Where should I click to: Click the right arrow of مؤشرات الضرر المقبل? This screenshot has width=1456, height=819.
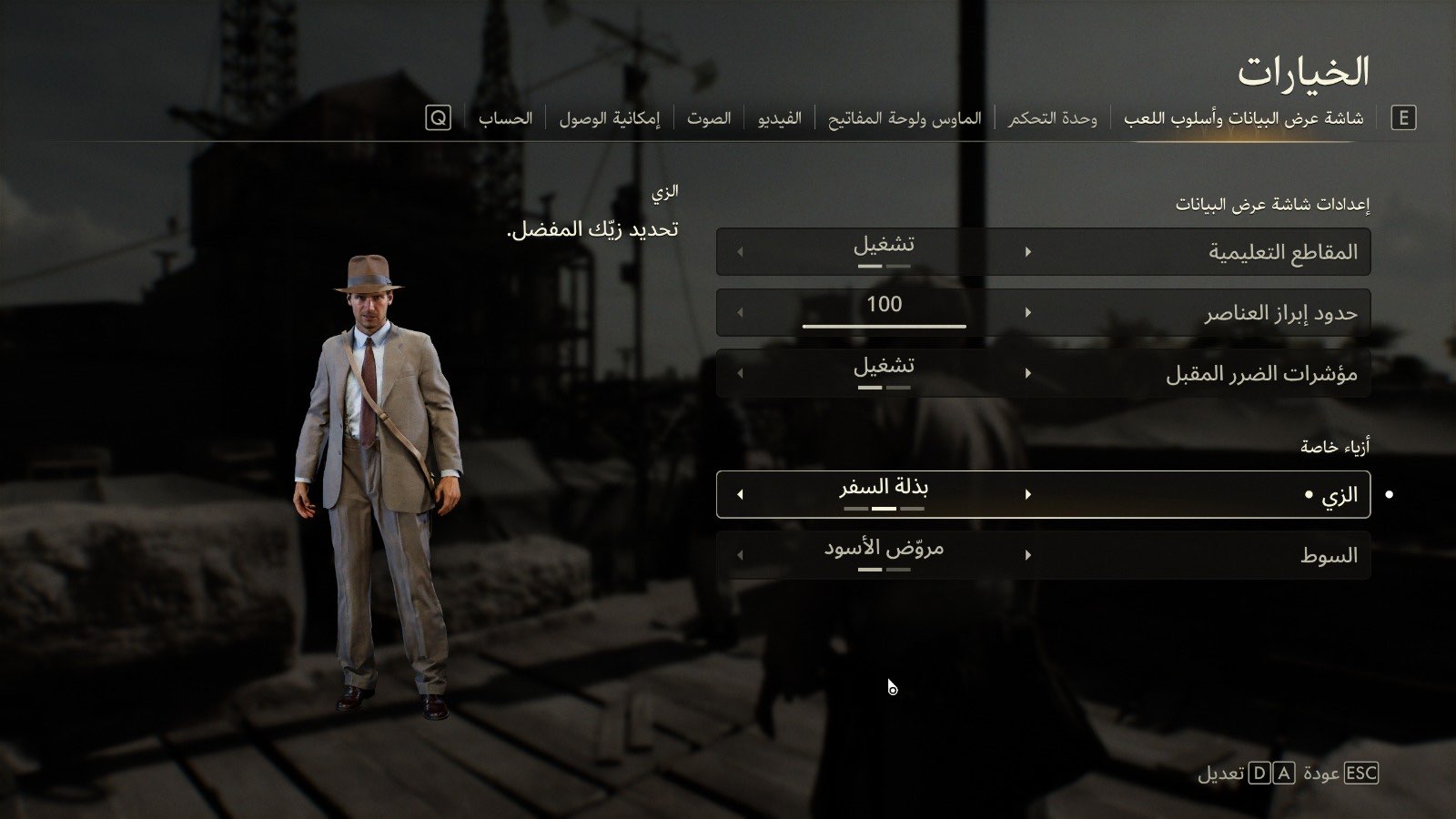(1028, 373)
